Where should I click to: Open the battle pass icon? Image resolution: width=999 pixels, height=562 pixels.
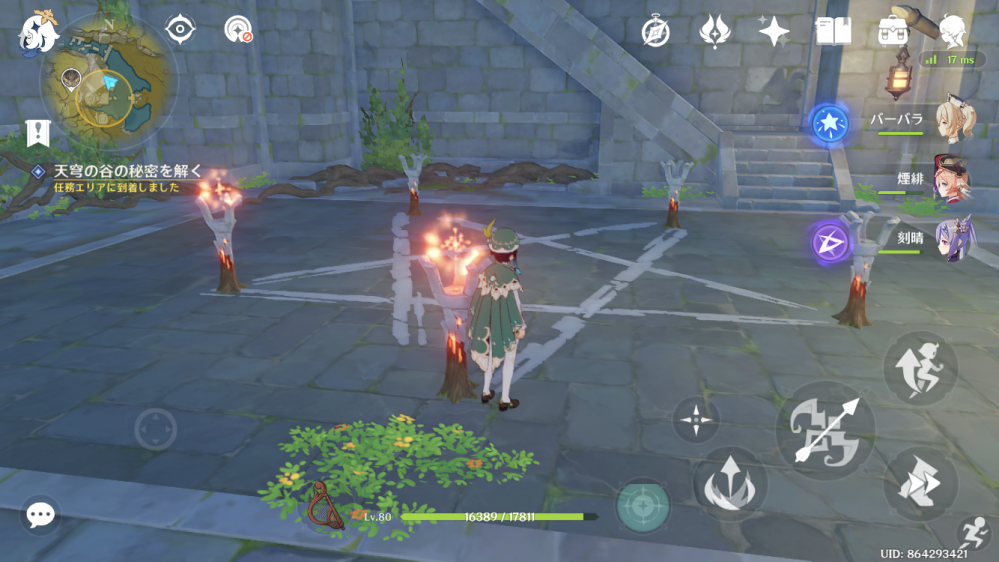[x=714, y=32]
